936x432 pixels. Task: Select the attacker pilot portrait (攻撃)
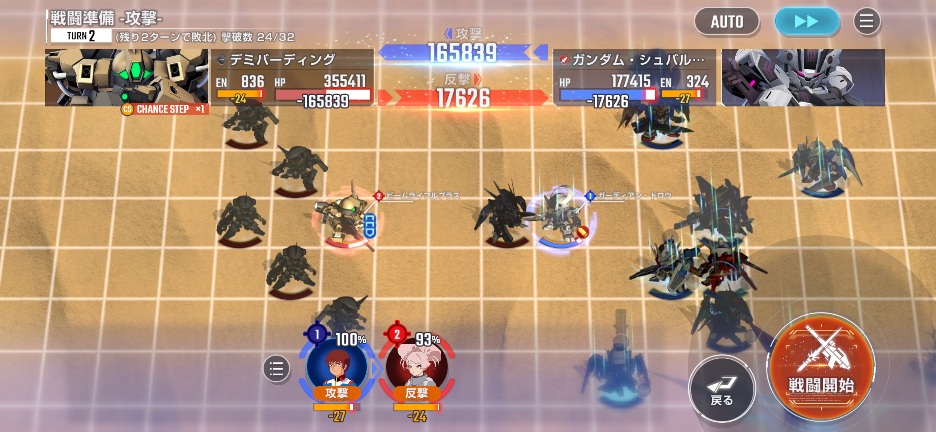[337, 367]
